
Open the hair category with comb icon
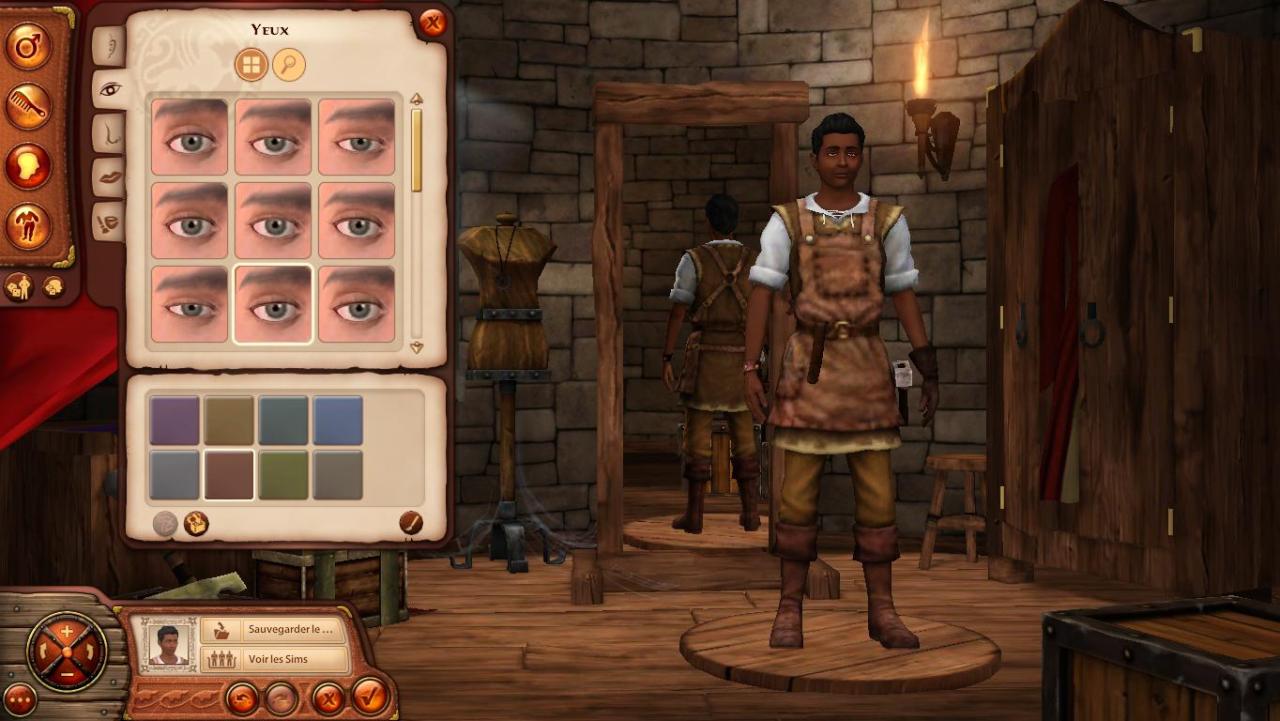[x=28, y=106]
